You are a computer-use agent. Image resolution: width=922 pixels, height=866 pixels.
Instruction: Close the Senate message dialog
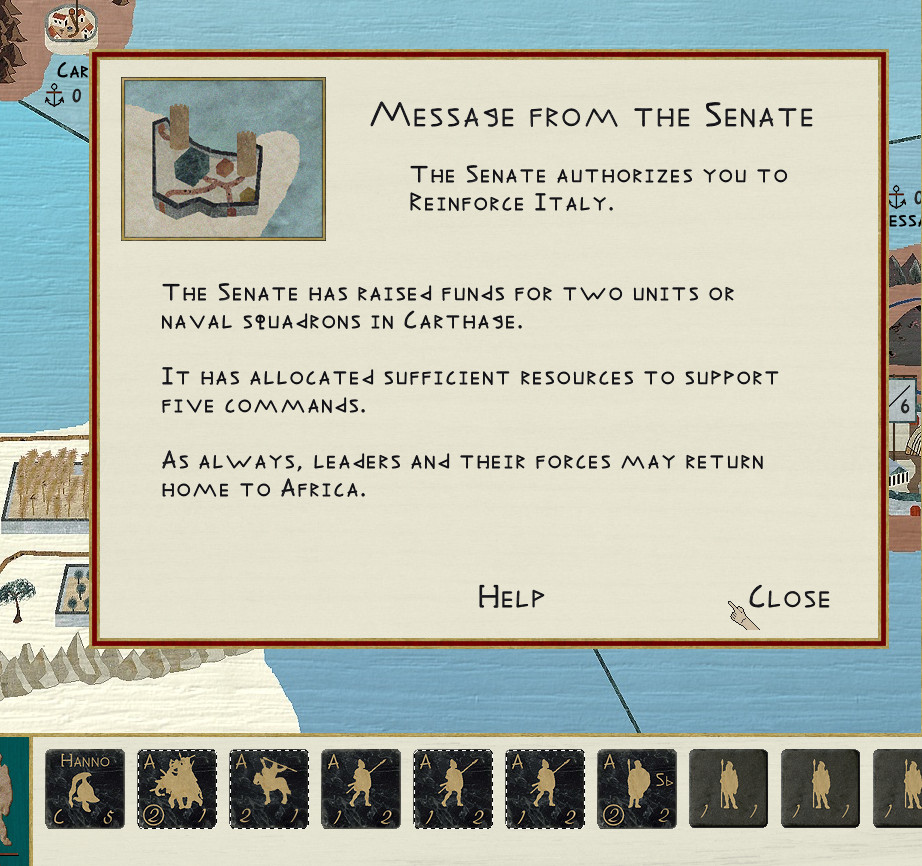(x=789, y=598)
